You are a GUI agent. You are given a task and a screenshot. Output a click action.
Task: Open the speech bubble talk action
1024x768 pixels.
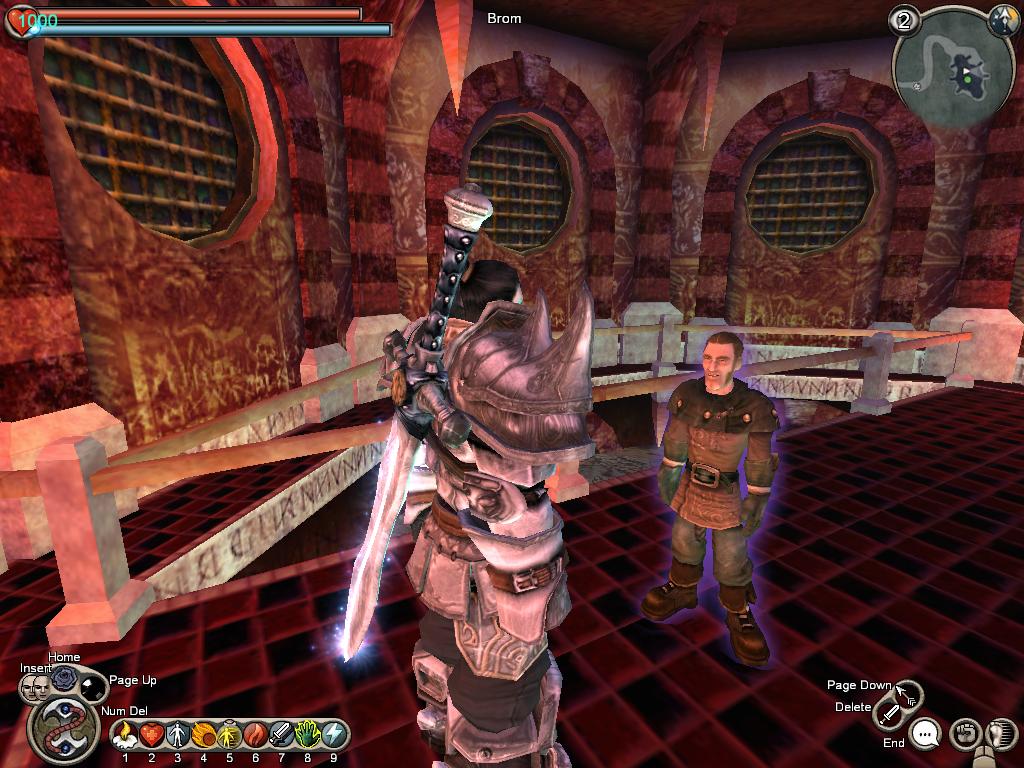tap(927, 735)
